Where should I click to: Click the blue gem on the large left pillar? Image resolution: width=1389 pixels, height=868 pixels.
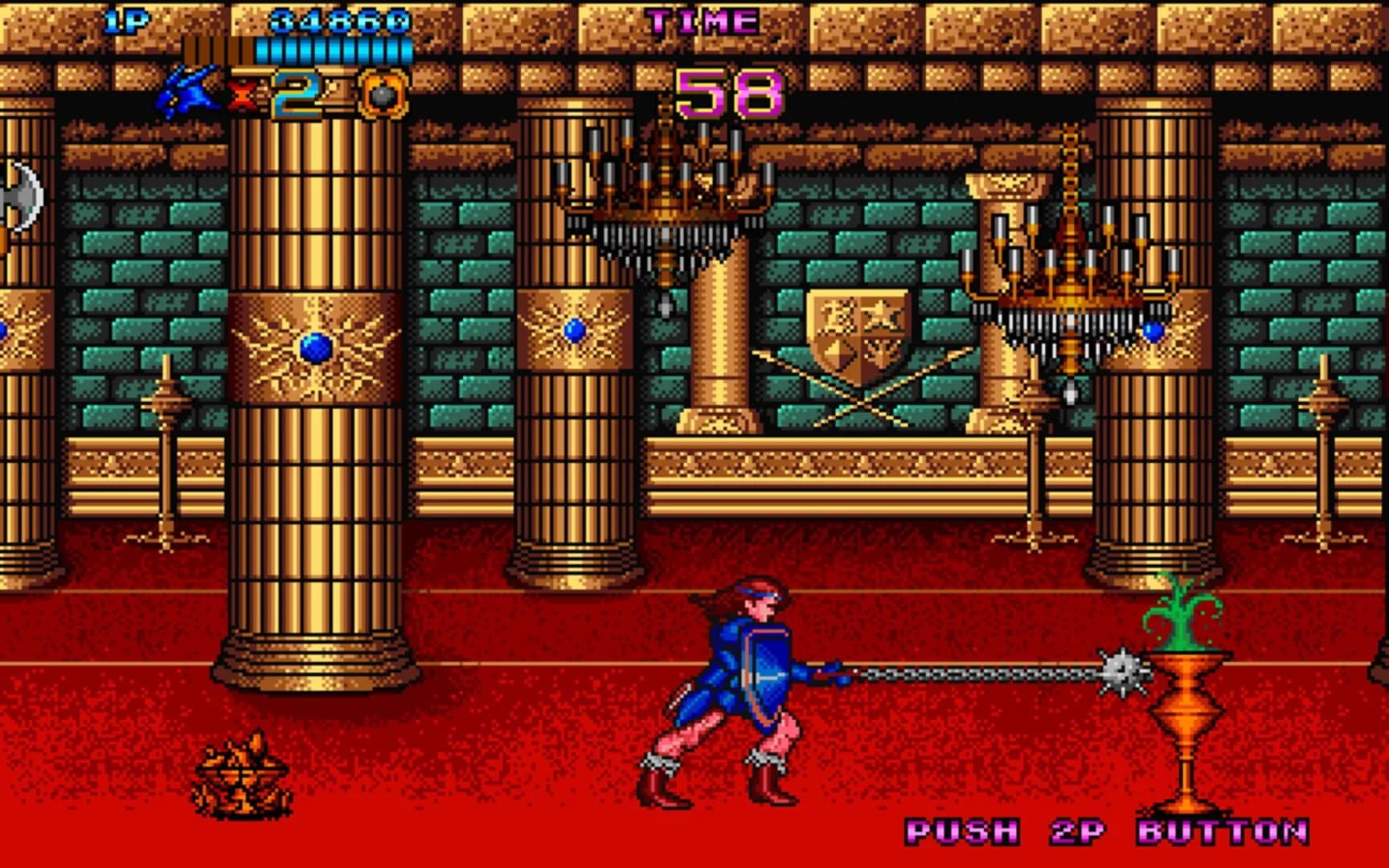click(x=315, y=347)
